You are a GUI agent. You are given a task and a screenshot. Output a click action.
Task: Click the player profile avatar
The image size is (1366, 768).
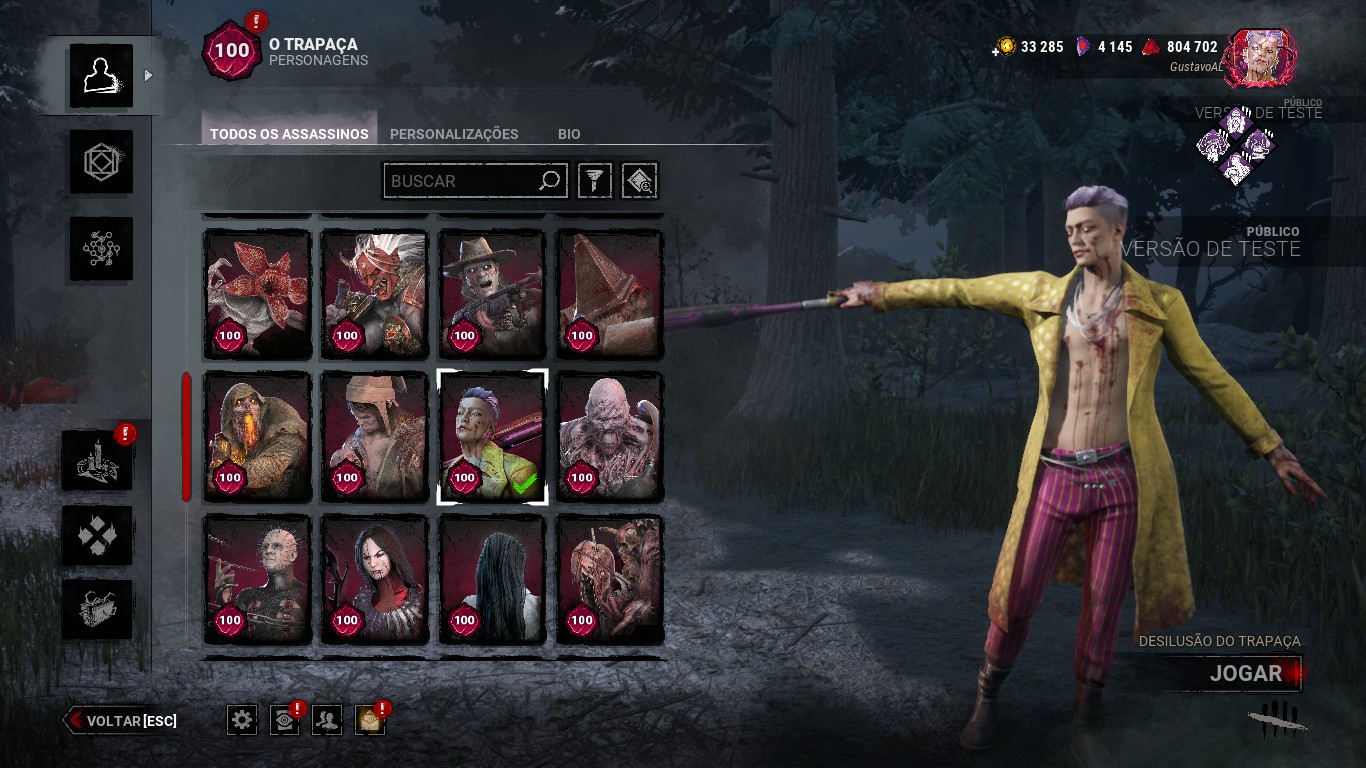(1260, 57)
